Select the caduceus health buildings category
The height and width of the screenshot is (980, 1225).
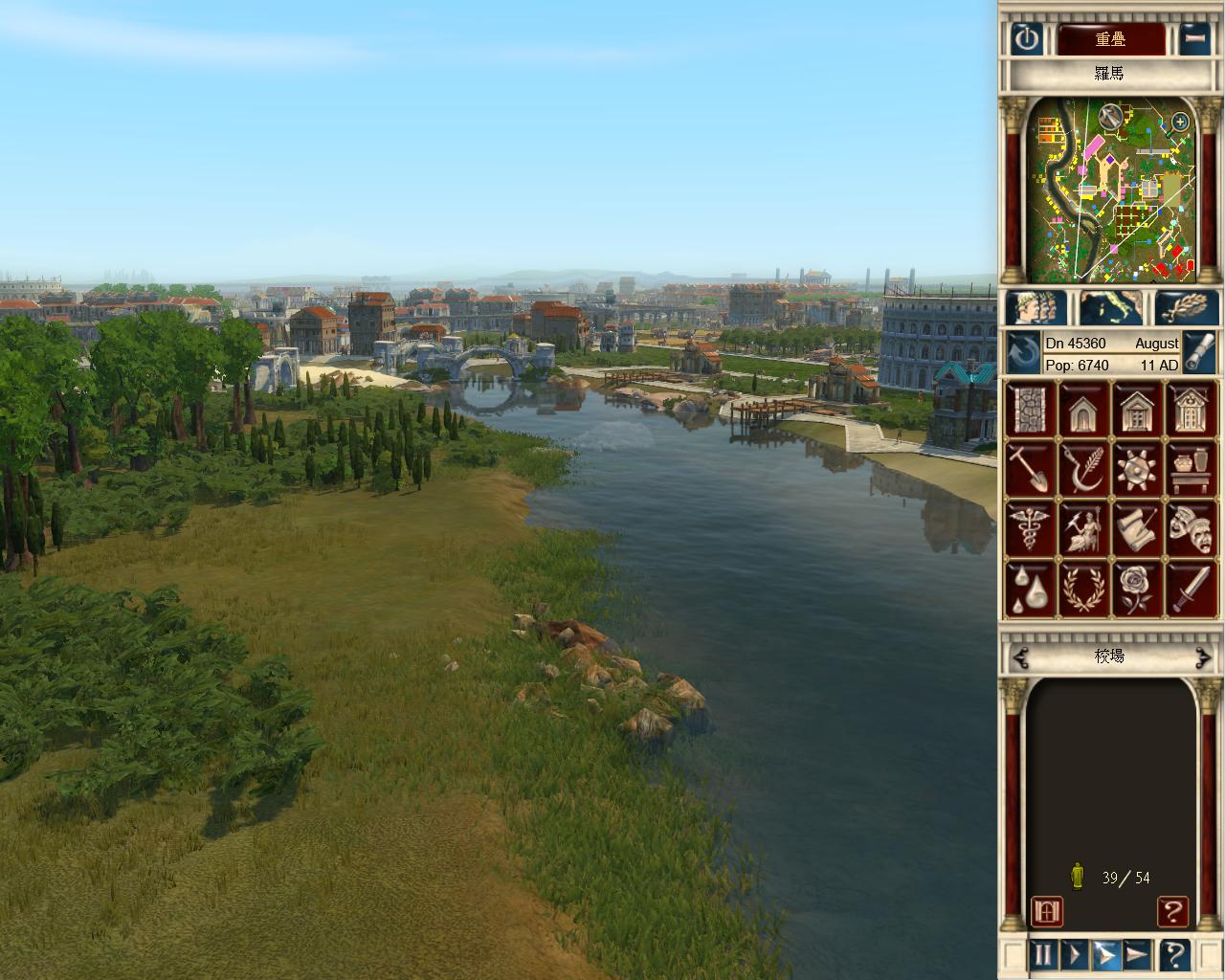1031,529
